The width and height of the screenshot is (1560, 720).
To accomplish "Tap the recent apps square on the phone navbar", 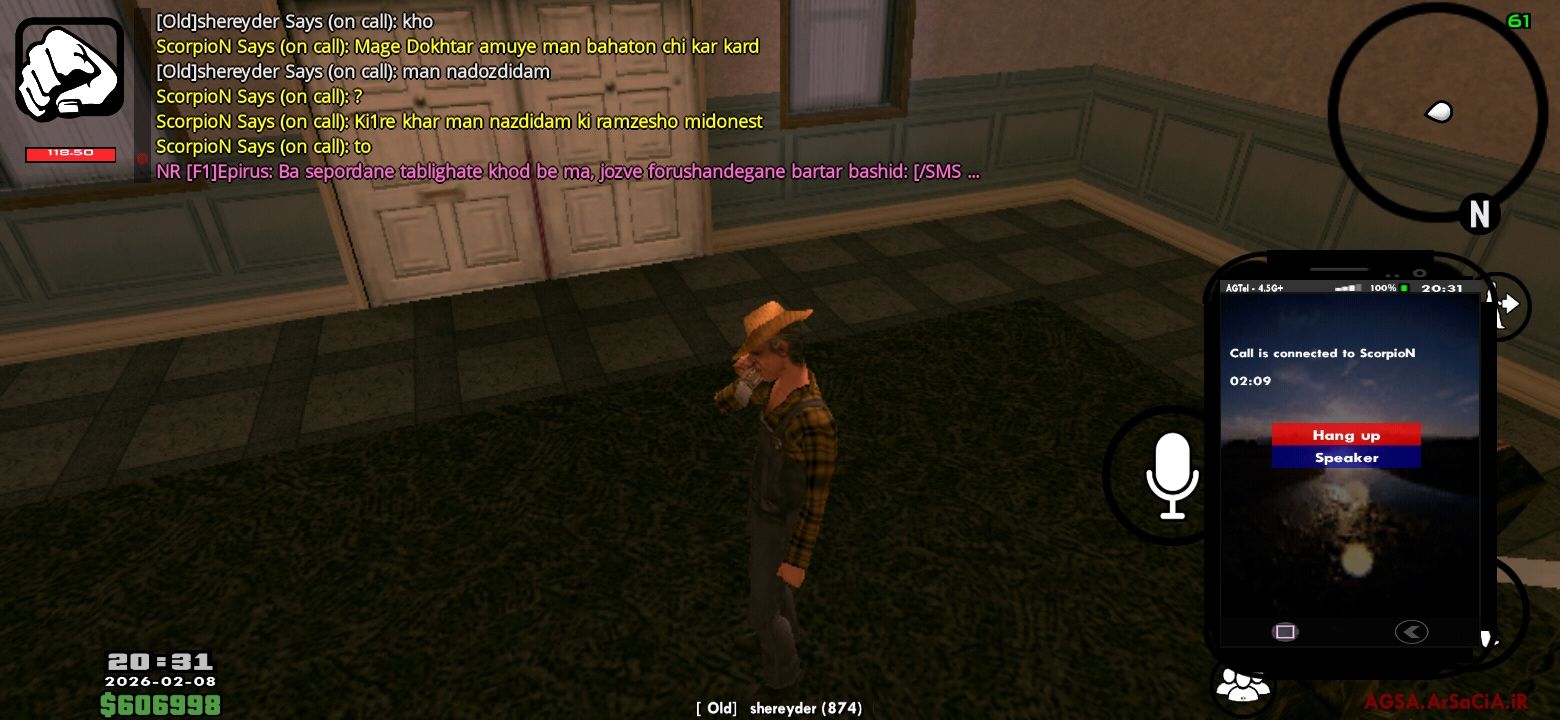I will point(1284,631).
